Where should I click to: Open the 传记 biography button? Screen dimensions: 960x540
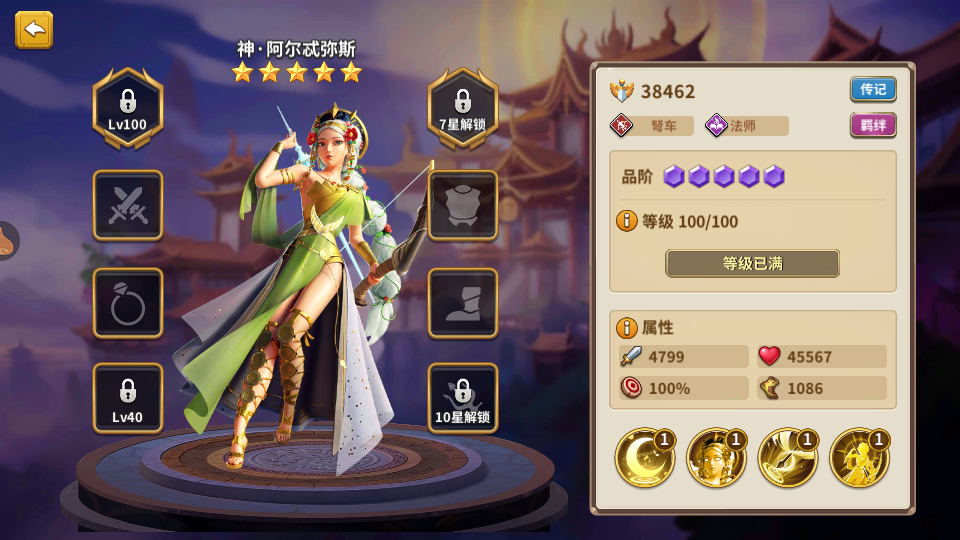pos(873,89)
